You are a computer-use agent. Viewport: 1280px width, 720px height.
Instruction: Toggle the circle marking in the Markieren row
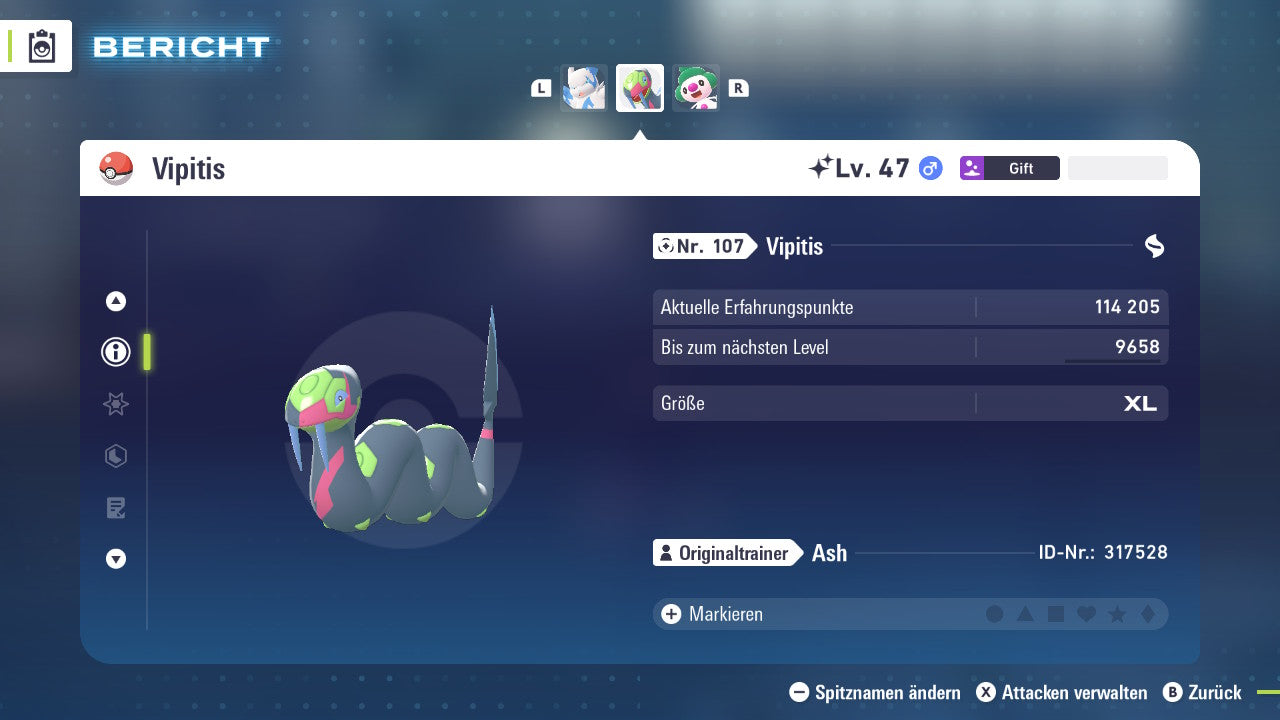pos(995,614)
